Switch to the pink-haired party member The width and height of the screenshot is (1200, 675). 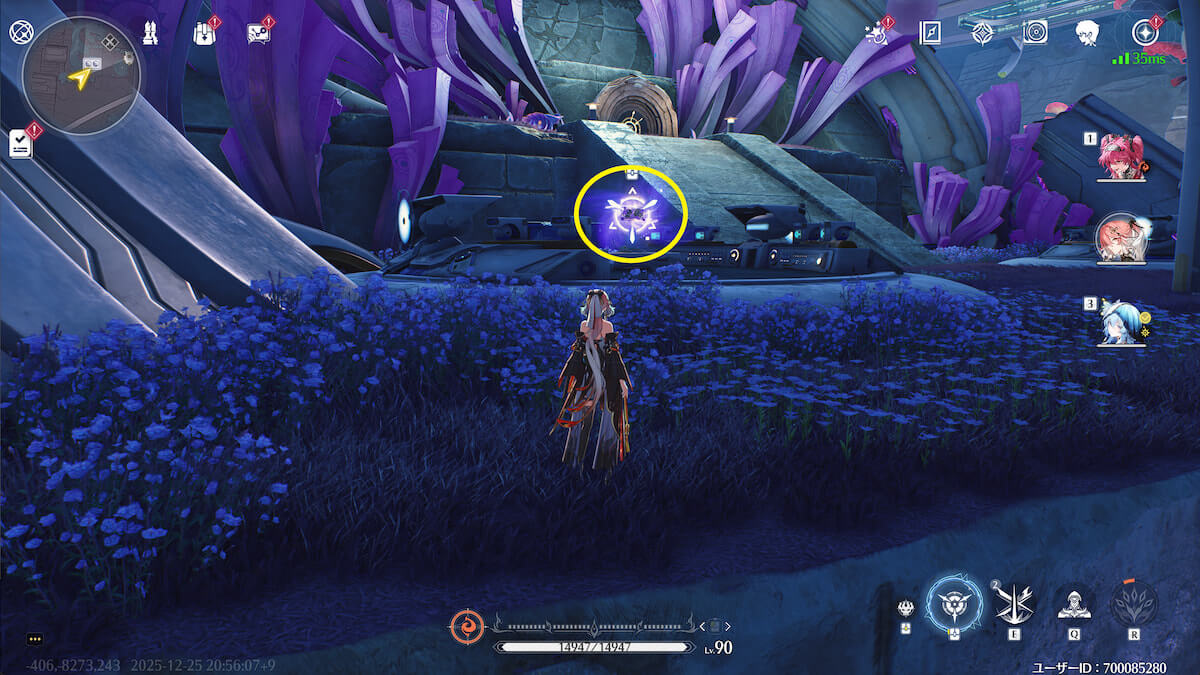[x=1121, y=158]
